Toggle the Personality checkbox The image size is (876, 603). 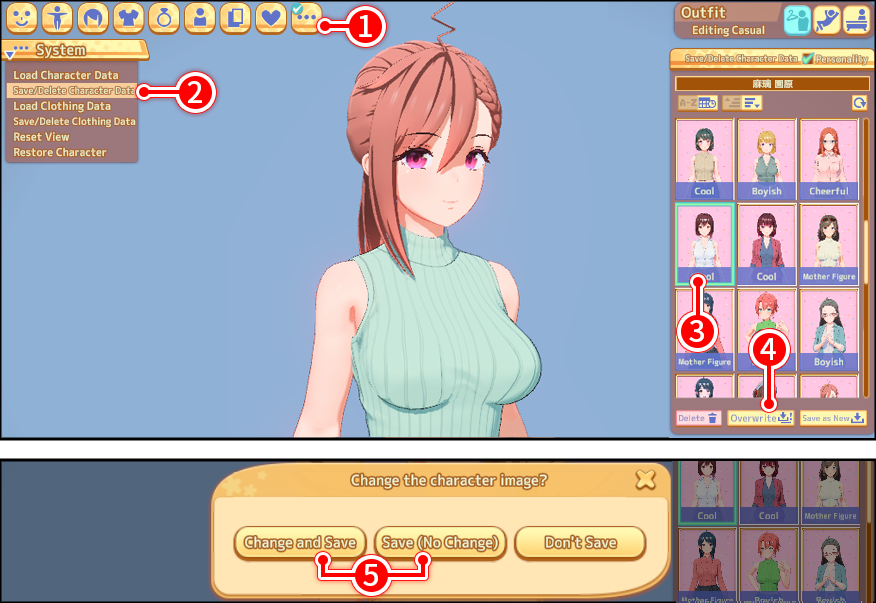point(808,59)
